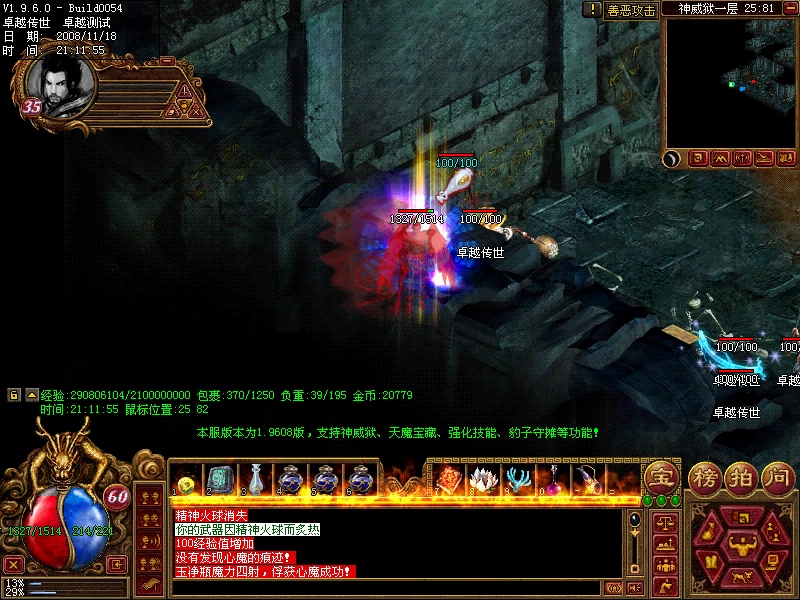Viewport: 800px width, 600px height.
Task: Minimize the minimap with the minus button
Action: click(x=790, y=8)
